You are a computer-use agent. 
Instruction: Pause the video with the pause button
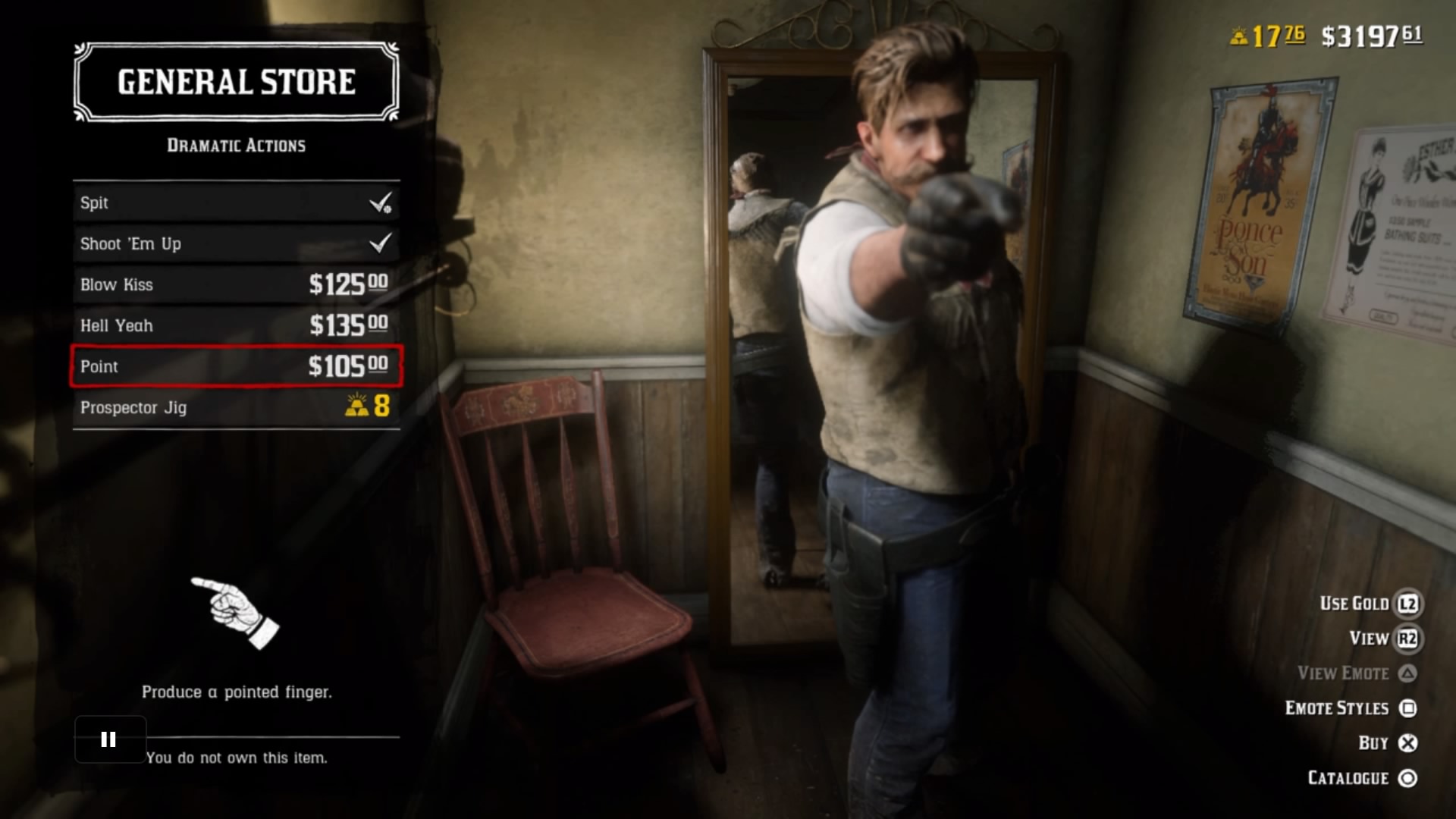pyautogui.click(x=109, y=739)
